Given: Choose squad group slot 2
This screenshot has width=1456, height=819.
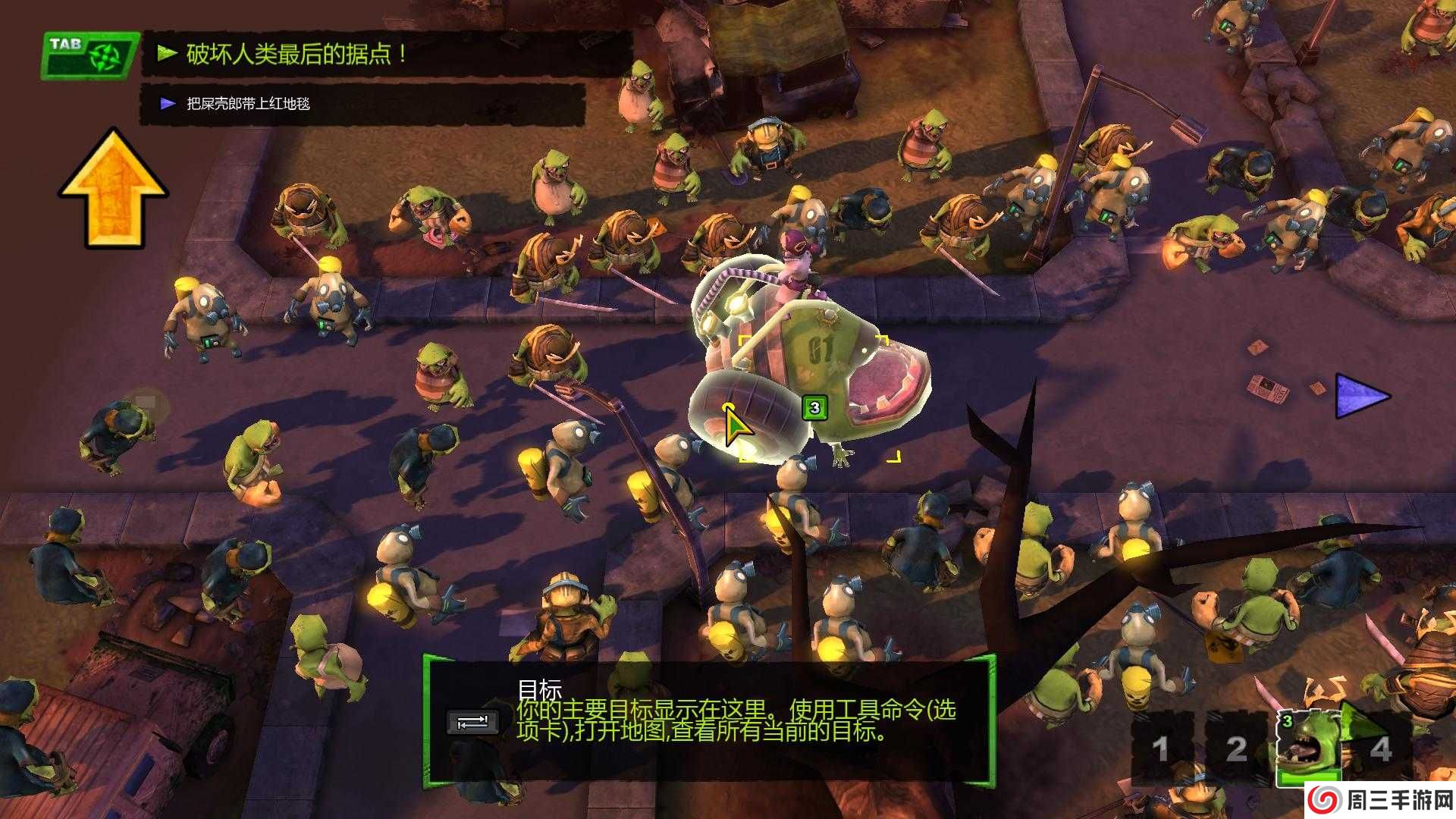Looking at the screenshot, I should tap(1236, 748).
